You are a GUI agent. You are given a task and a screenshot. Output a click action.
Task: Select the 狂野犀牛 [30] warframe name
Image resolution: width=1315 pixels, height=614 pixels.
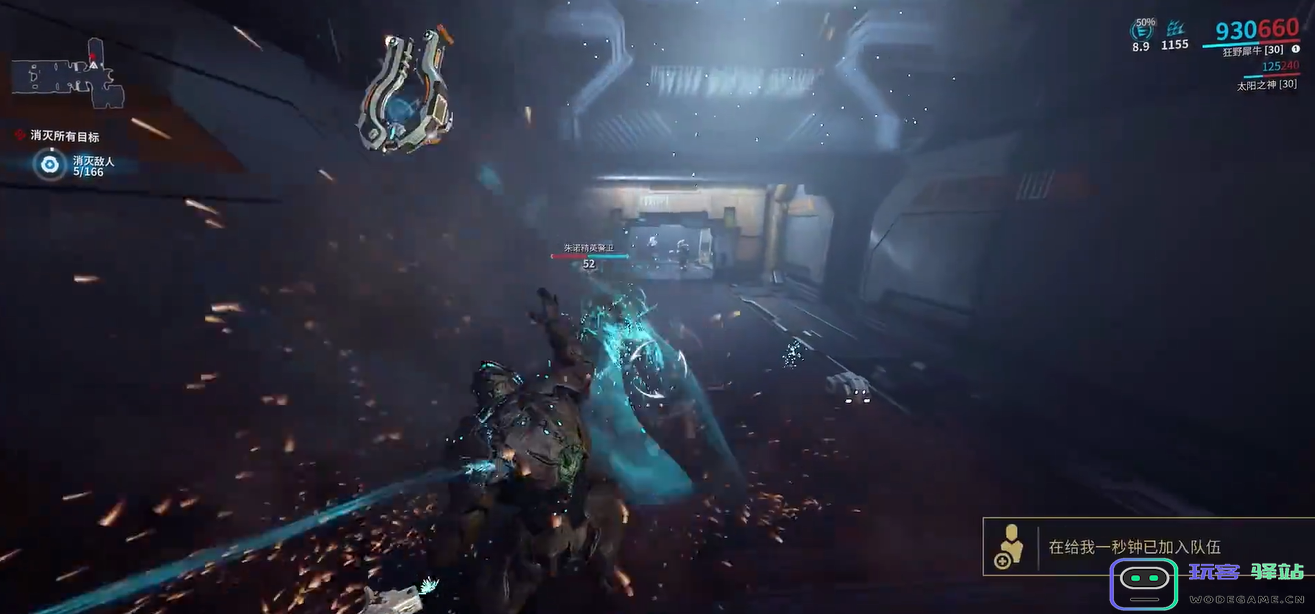(1253, 51)
